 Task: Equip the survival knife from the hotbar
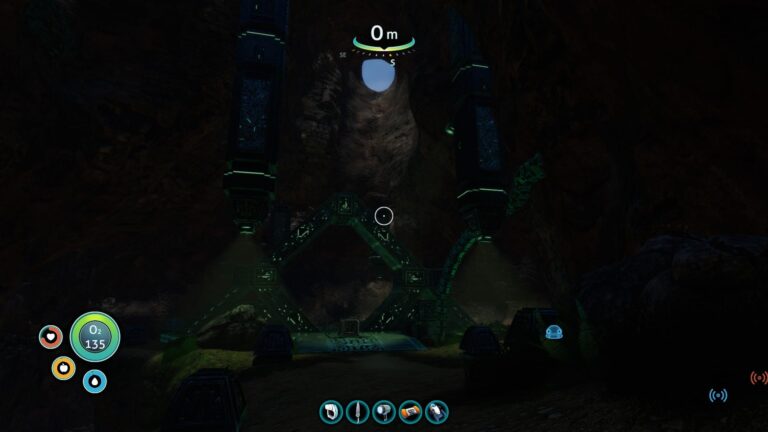357,411
